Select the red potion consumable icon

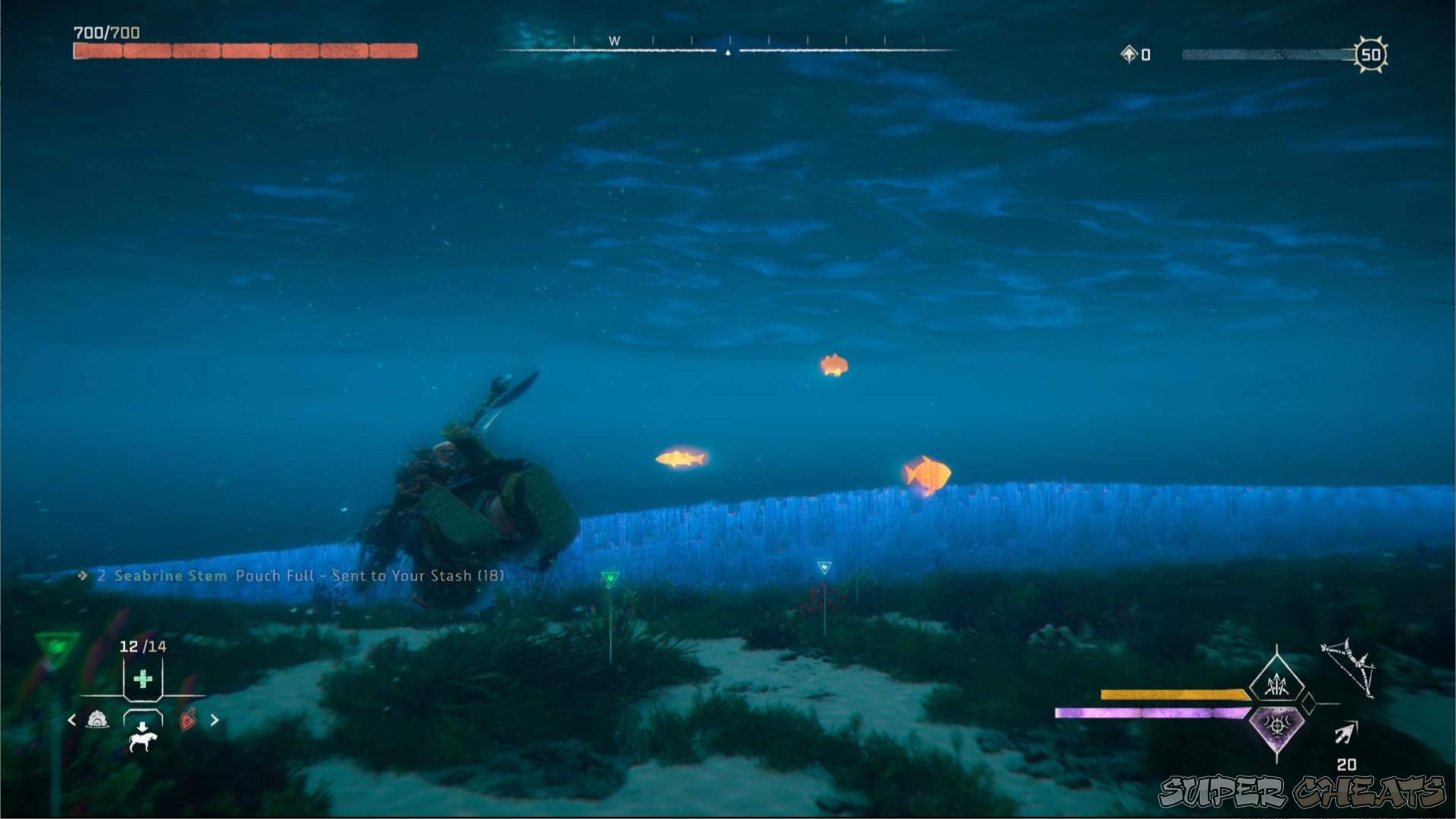pyautogui.click(x=188, y=720)
